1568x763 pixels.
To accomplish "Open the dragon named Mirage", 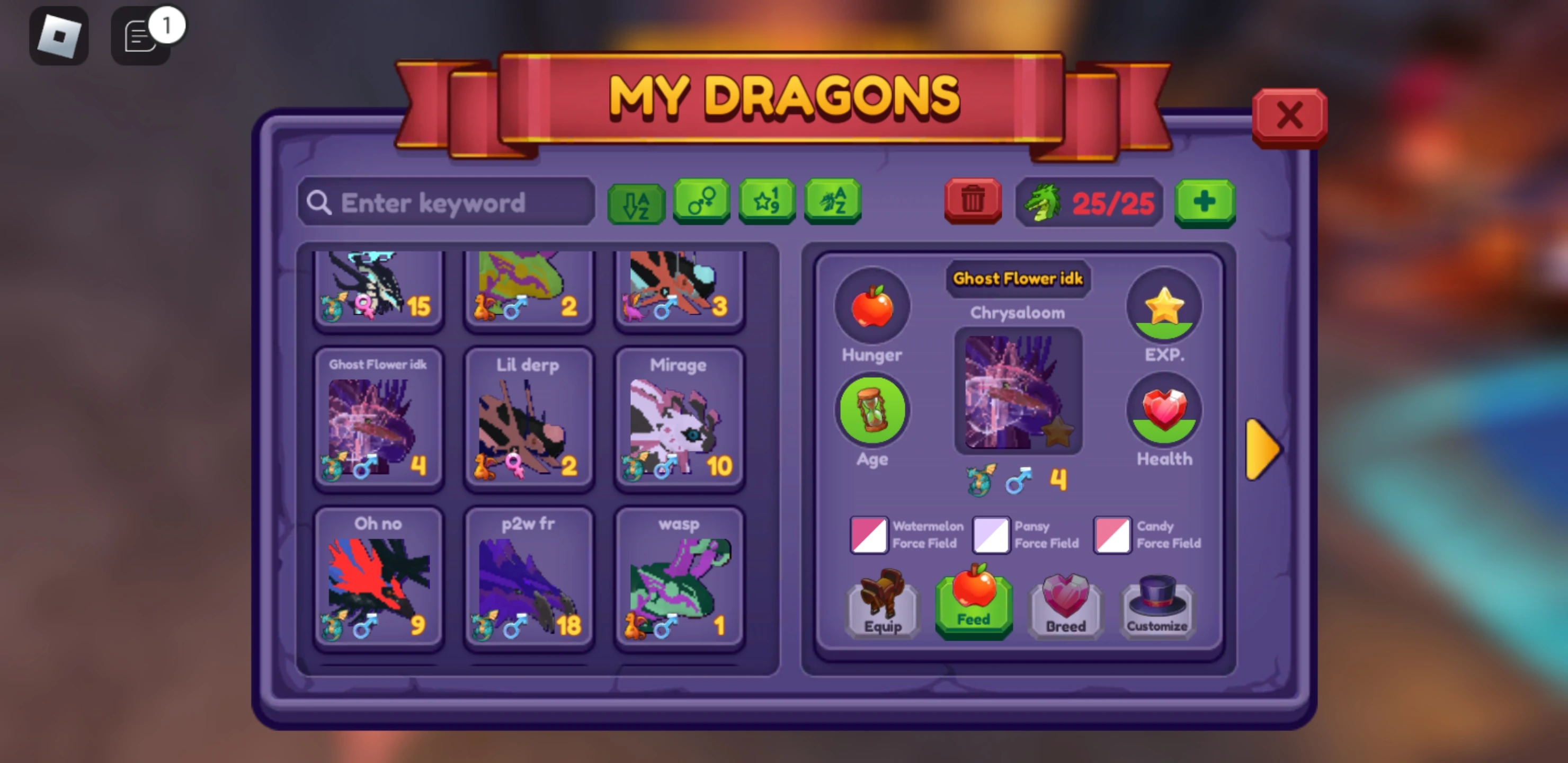I will tap(678, 420).
